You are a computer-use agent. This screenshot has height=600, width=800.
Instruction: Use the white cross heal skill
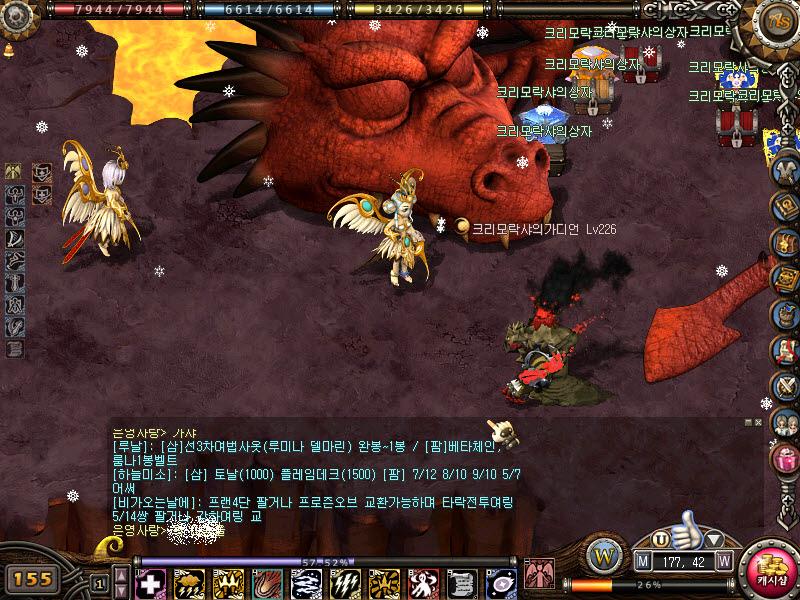coord(150,583)
